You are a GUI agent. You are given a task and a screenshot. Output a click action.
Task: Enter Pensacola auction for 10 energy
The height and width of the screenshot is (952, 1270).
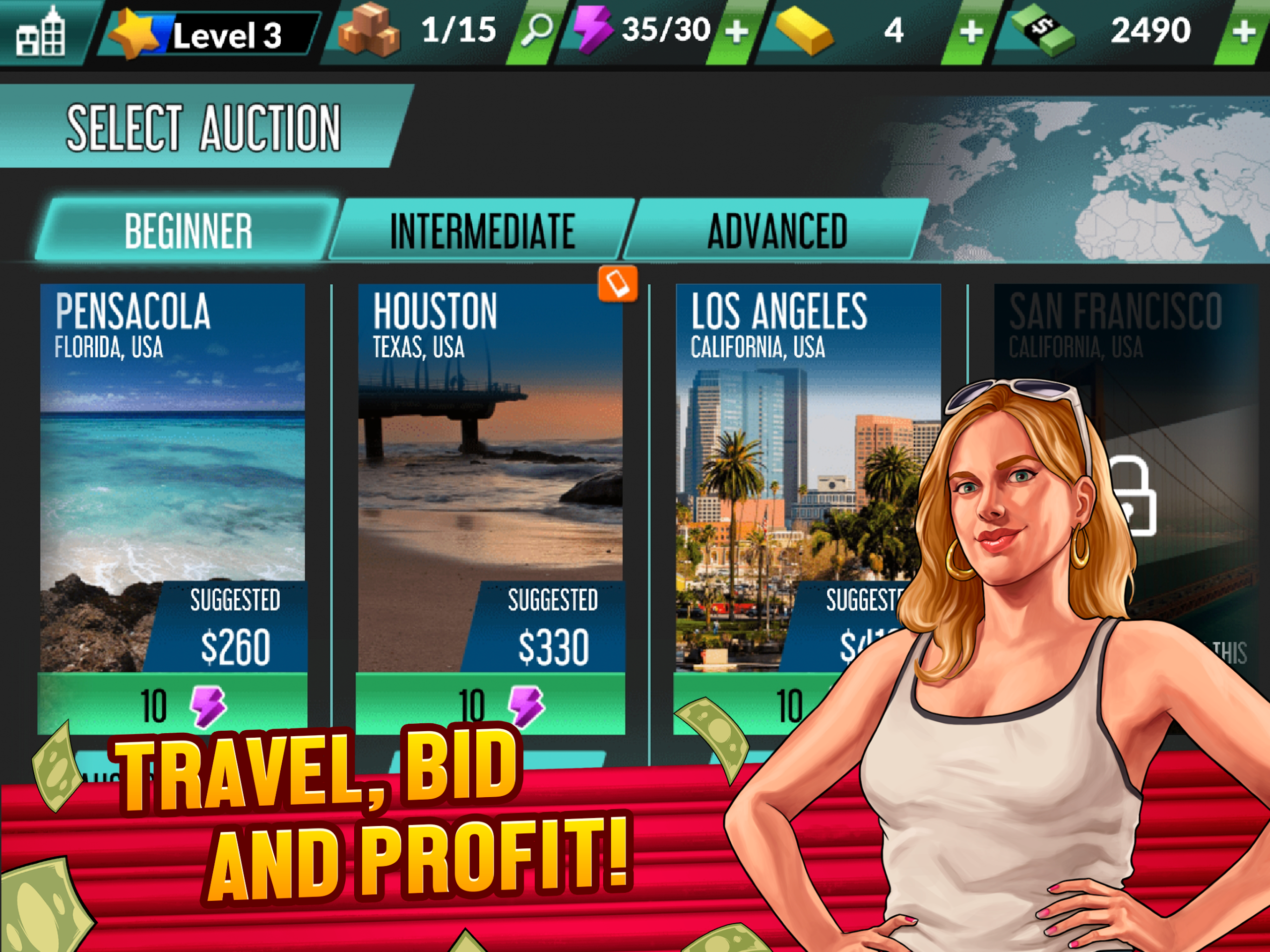(x=172, y=704)
